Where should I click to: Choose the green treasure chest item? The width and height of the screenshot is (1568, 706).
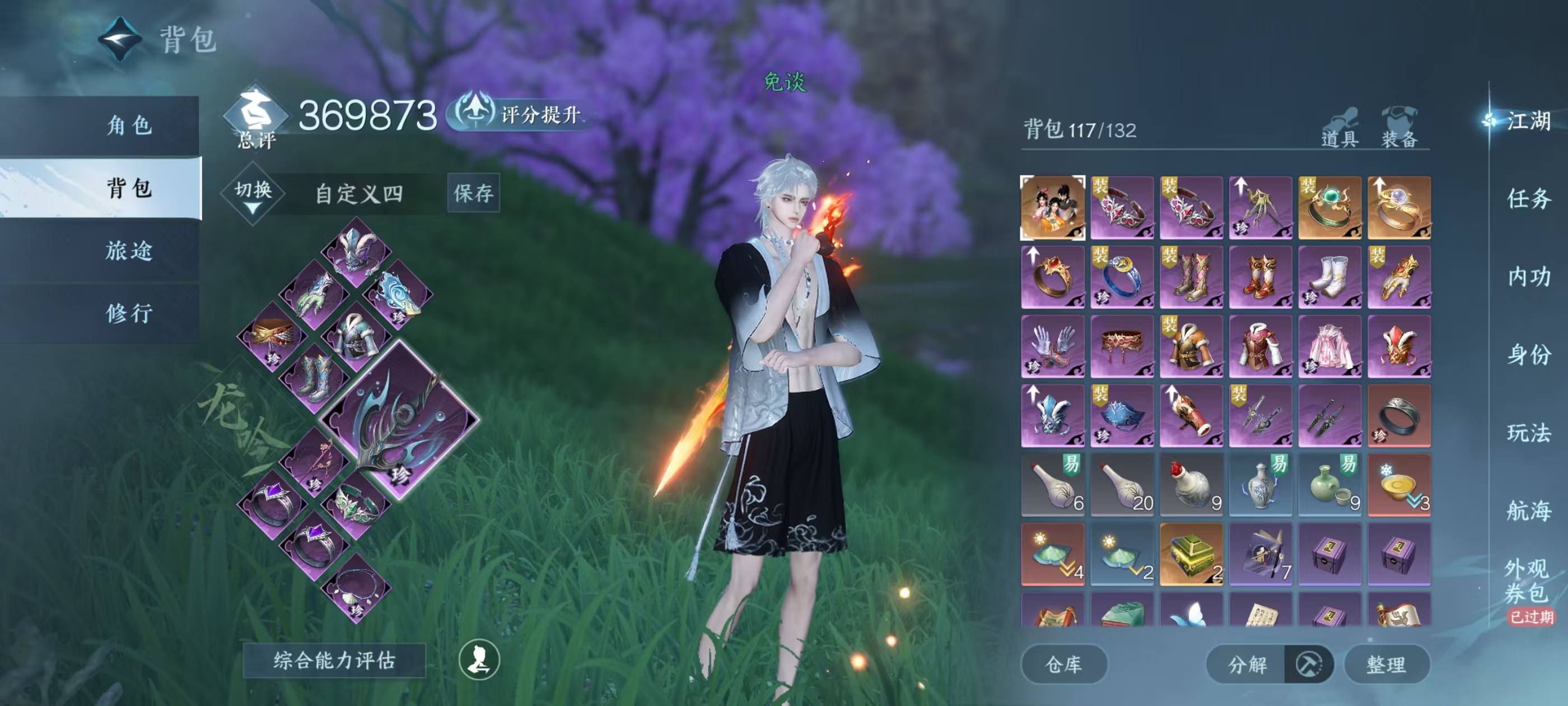click(1191, 554)
